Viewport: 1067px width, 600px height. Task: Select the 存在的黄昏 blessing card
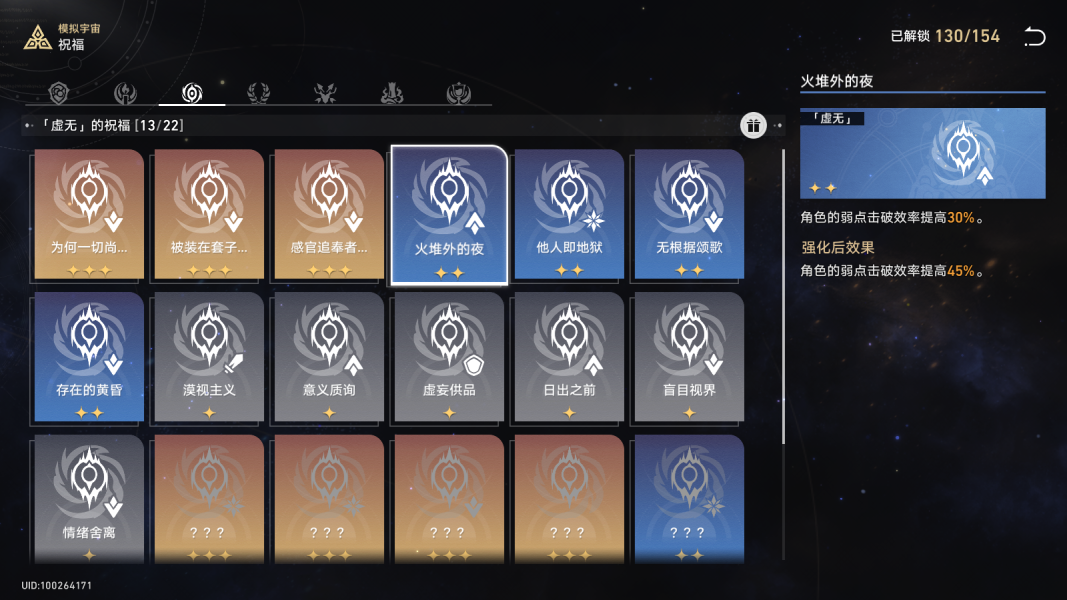tap(89, 357)
